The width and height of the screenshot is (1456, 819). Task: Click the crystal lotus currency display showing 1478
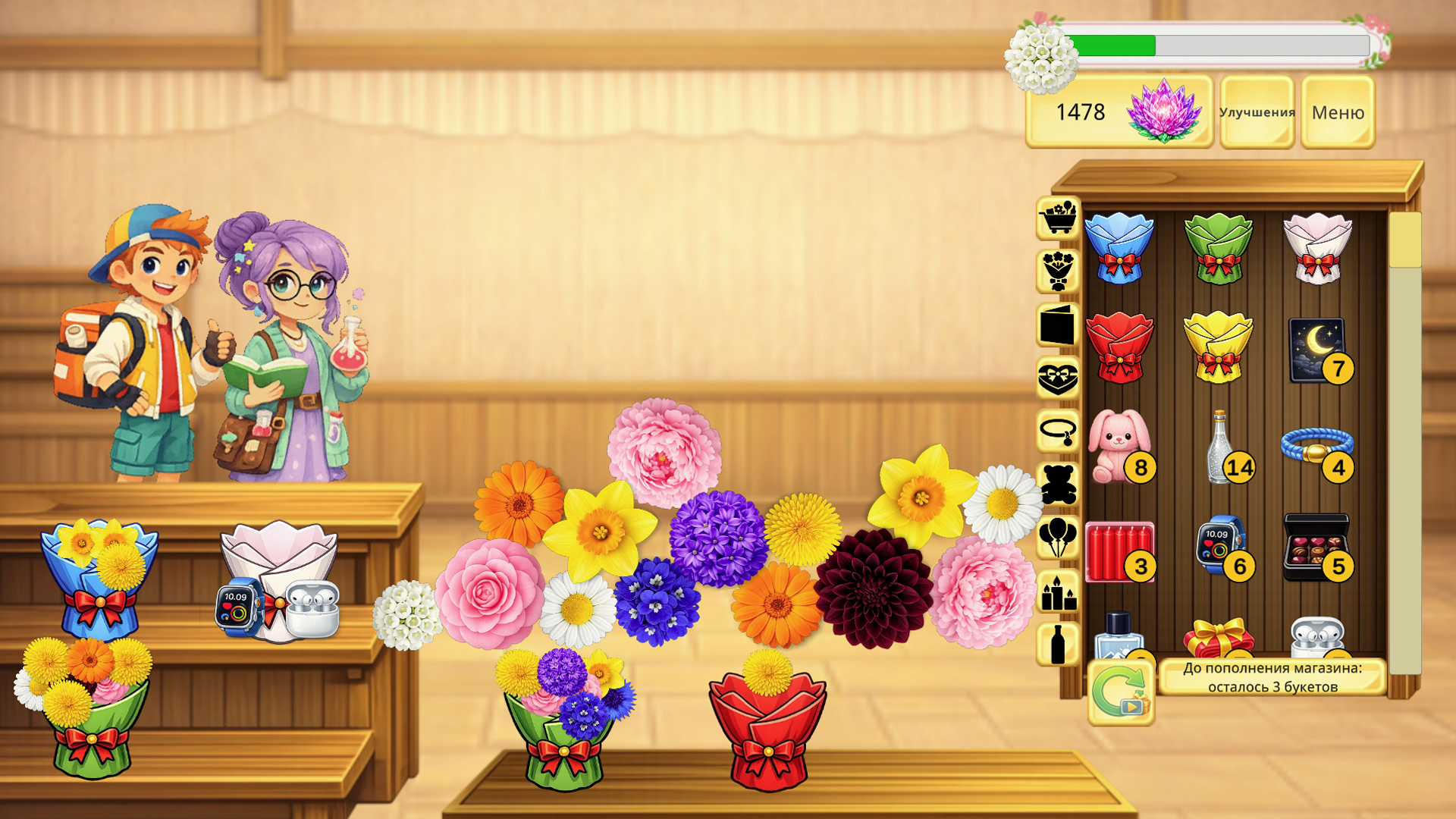click(x=1119, y=114)
